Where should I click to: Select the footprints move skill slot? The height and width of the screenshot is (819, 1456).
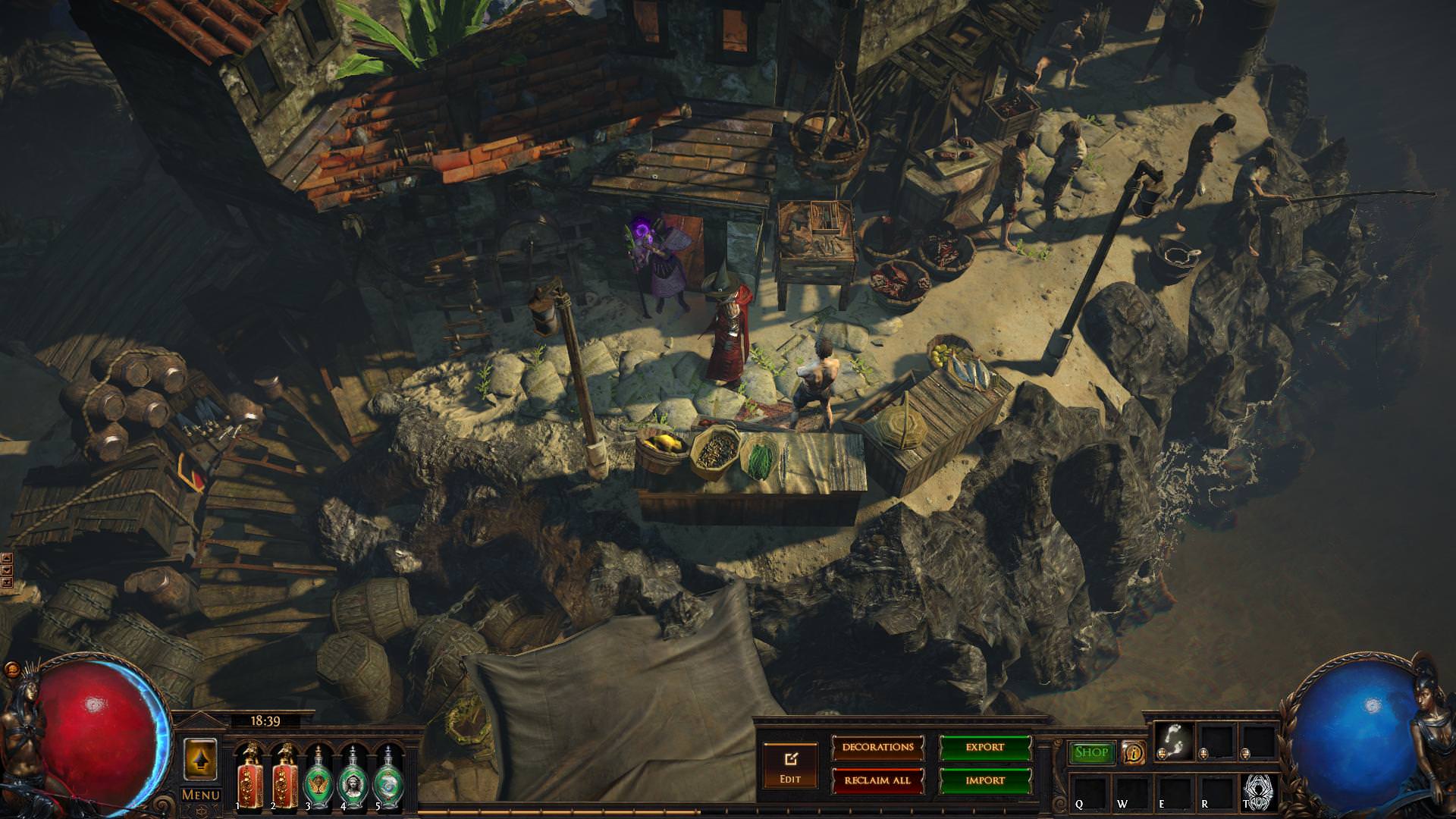(x=1174, y=740)
